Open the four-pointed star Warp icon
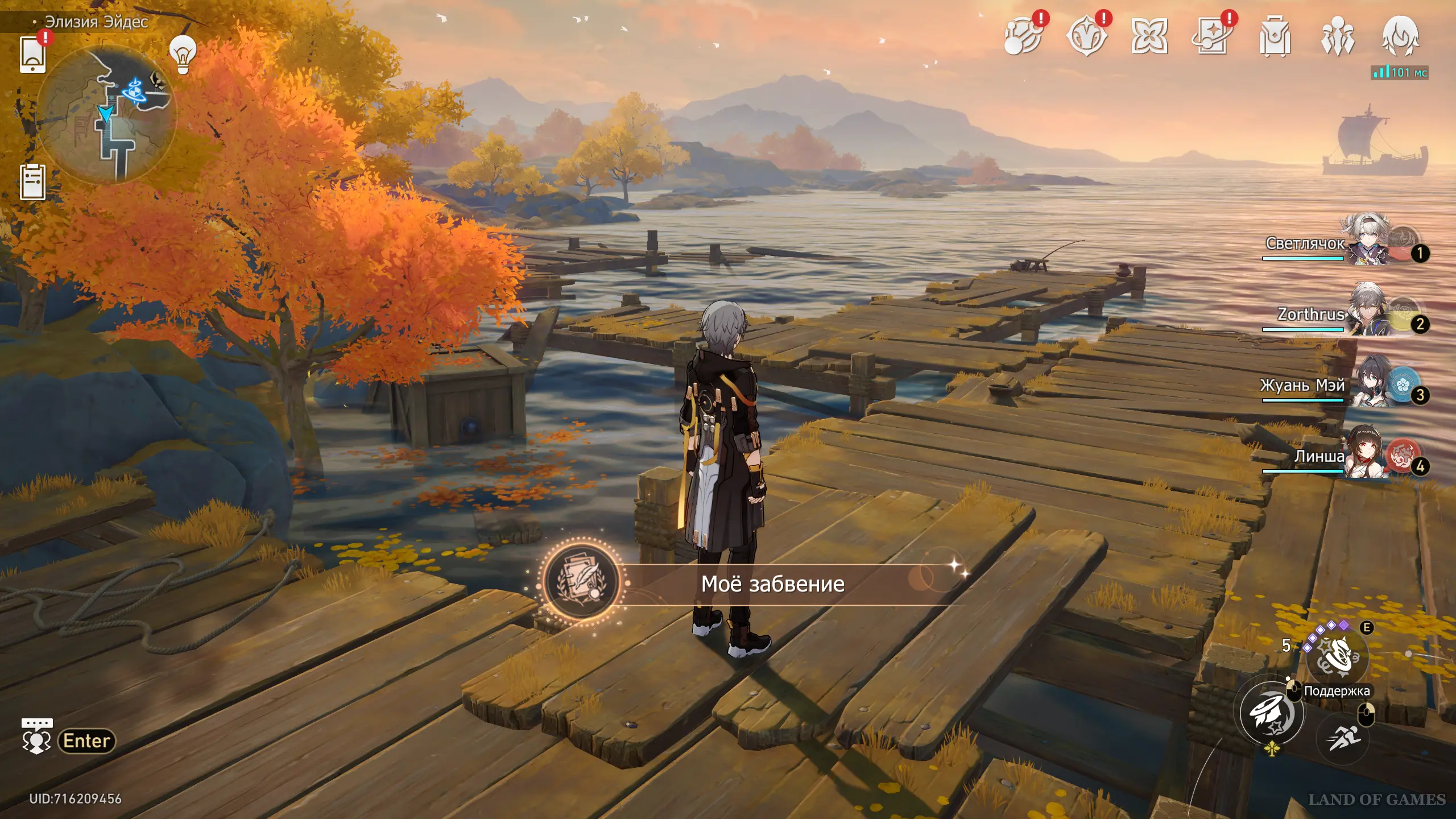Screen dimensions: 1456x819 [1149, 37]
